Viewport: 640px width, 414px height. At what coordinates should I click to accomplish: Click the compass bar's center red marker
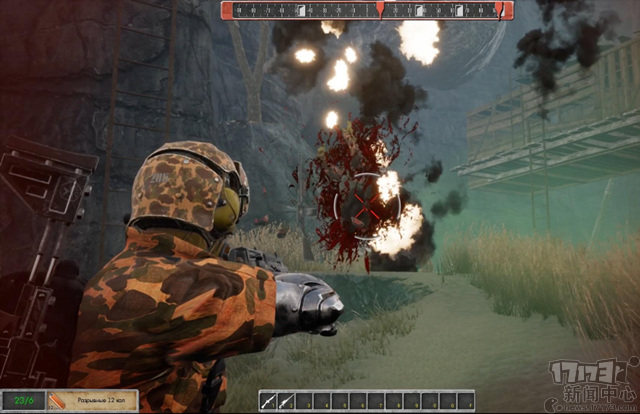(380, 10)
